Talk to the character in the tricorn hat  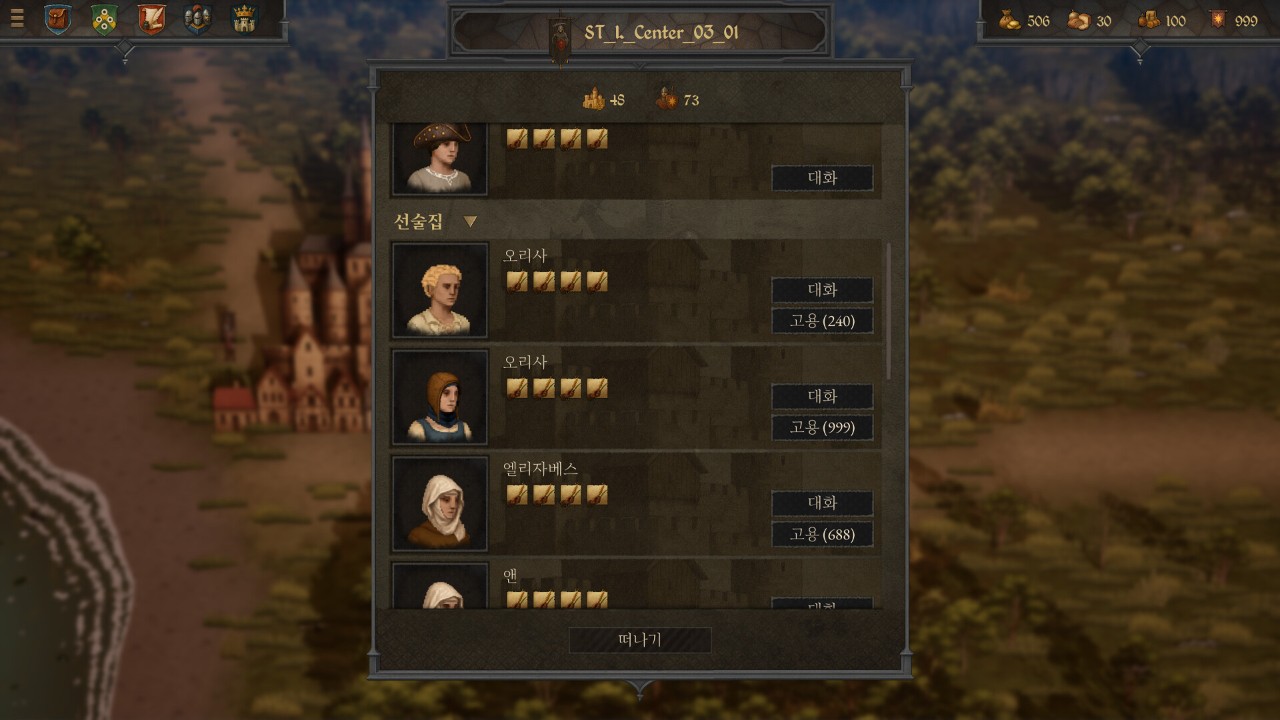[x=822, y=179]
